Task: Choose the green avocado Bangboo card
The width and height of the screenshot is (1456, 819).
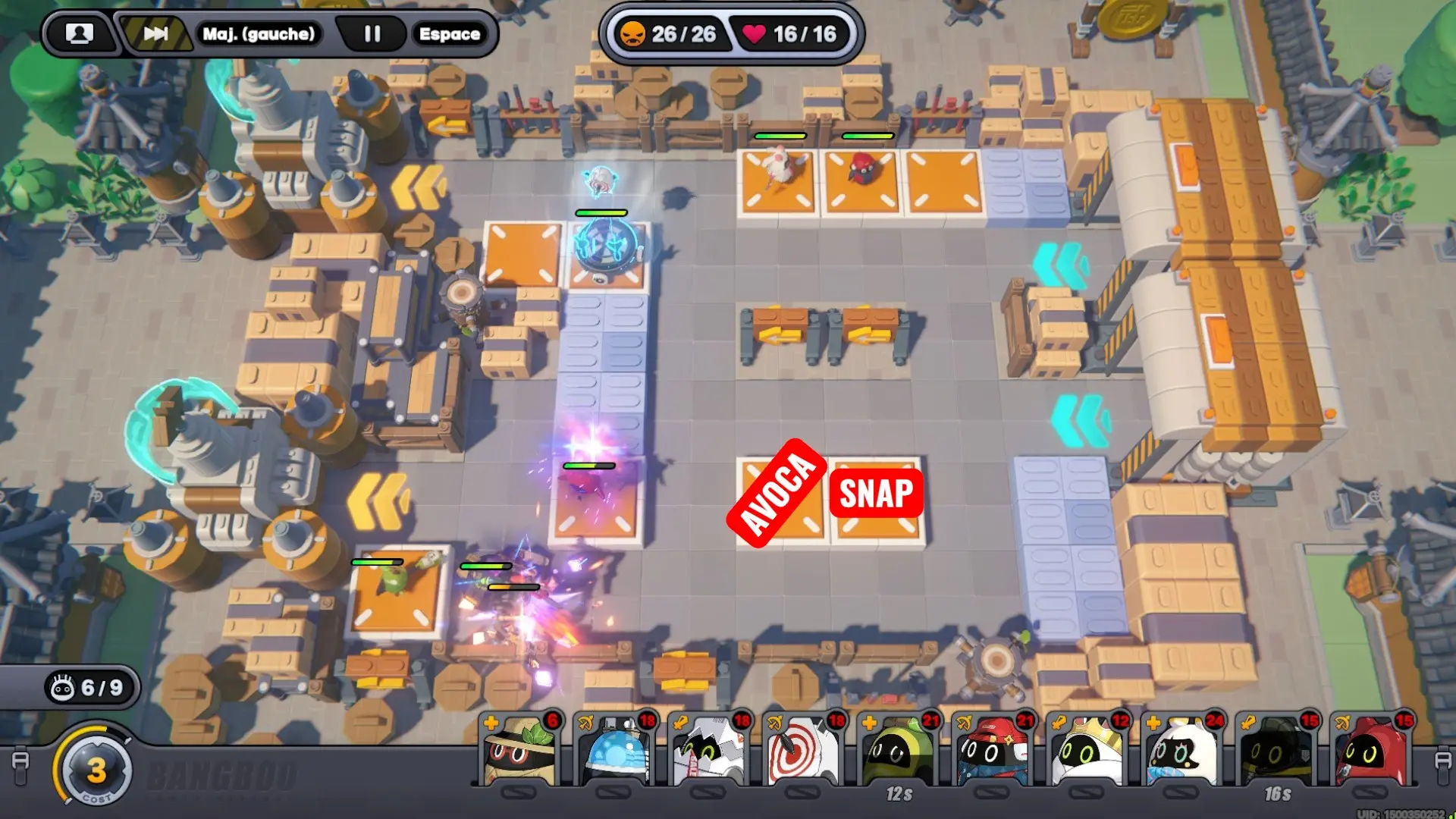Action: pos(898,751)
